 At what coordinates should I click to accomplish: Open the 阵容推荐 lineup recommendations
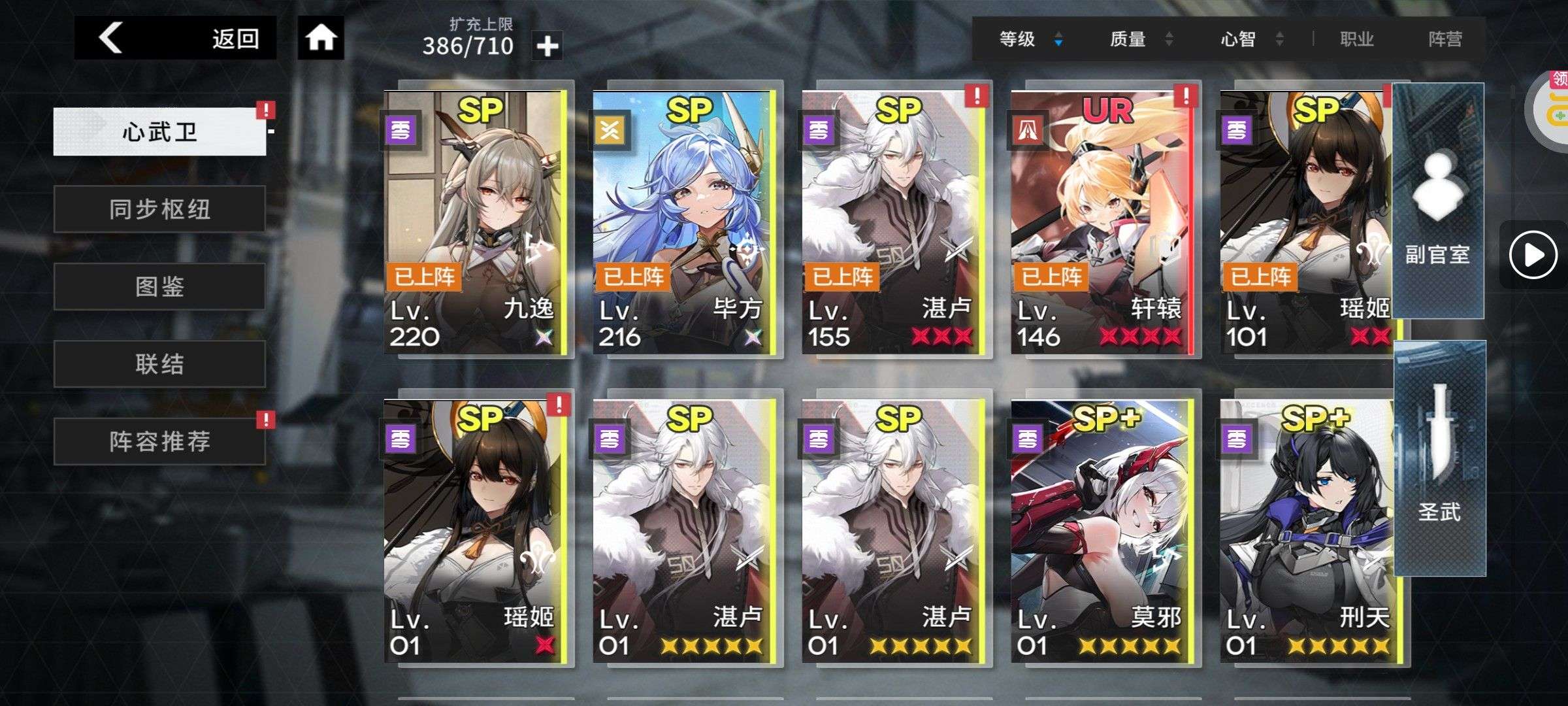(x=159, y=442)
